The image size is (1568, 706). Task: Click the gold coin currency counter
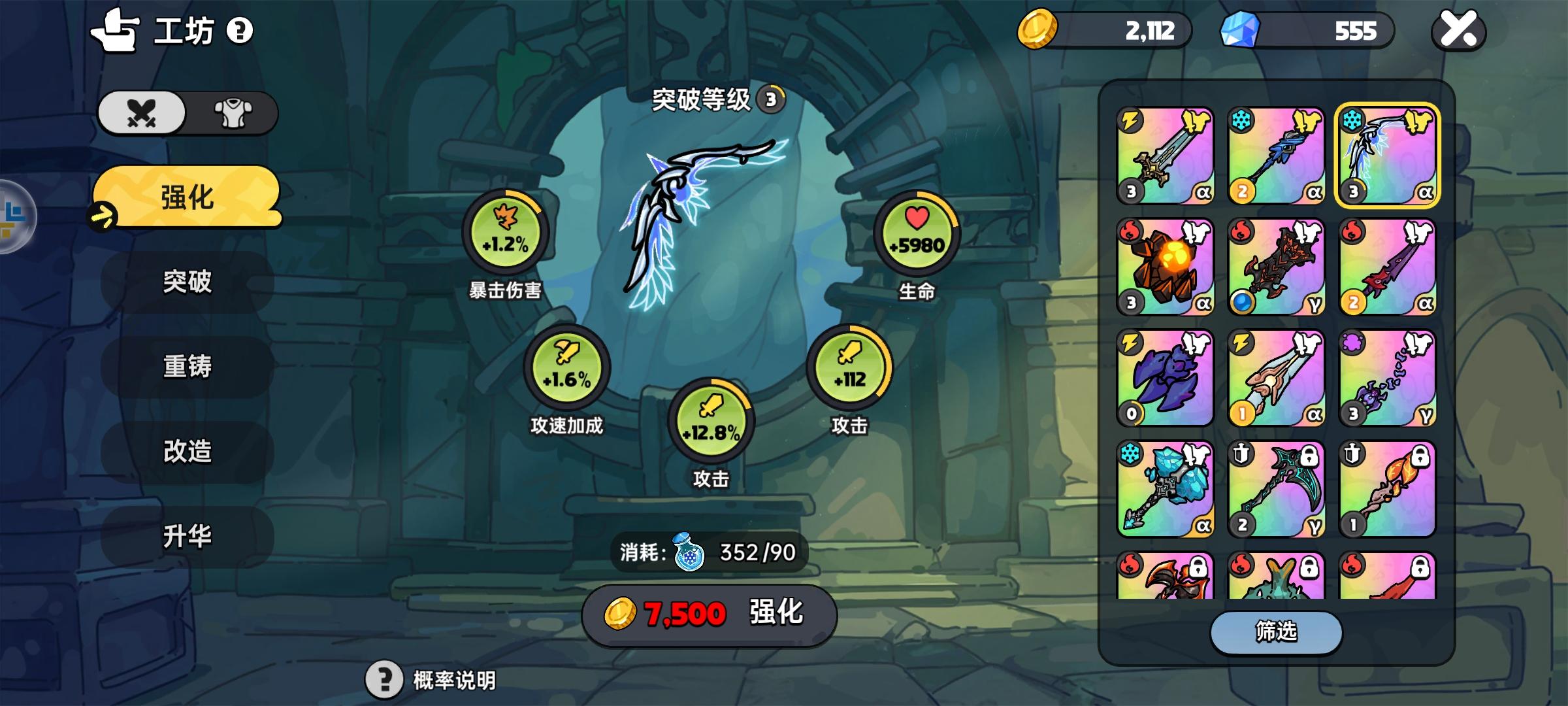tap(1104, 29)
